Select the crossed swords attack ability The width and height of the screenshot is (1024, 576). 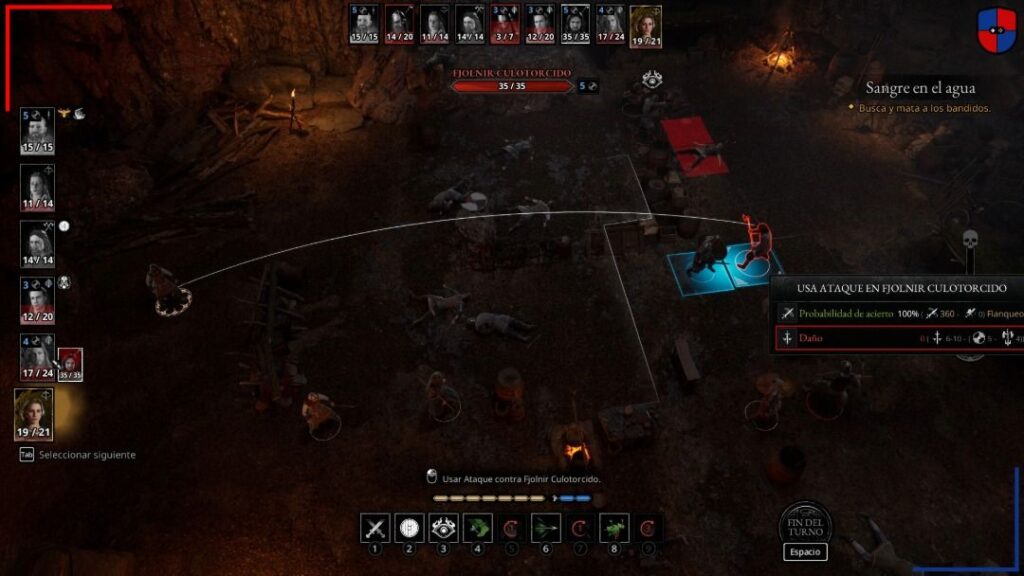(375, 528)
